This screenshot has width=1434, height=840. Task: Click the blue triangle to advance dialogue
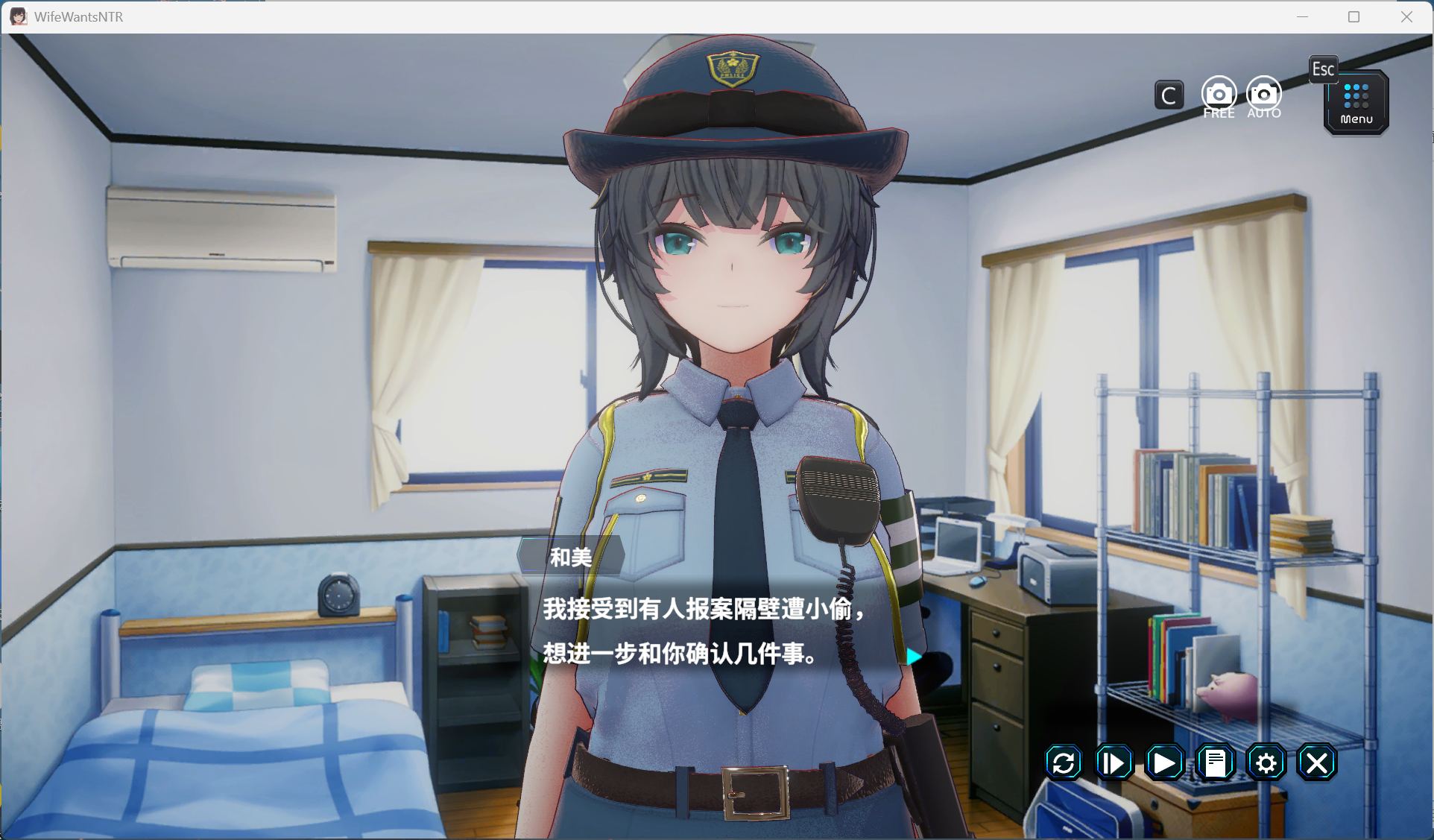point(912,657)
